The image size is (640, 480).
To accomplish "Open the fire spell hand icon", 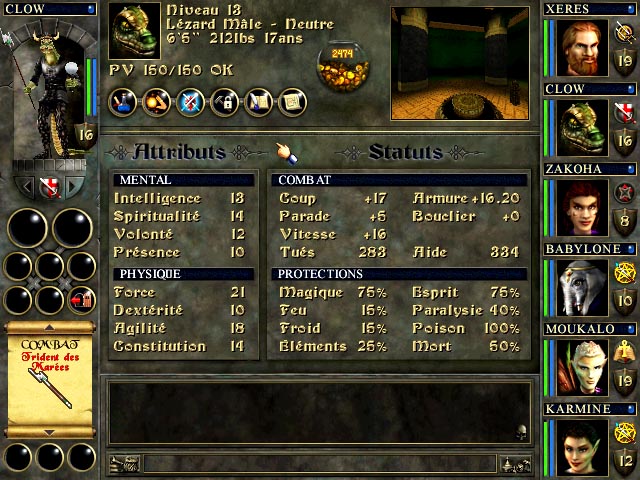I will tap(156, 101).
